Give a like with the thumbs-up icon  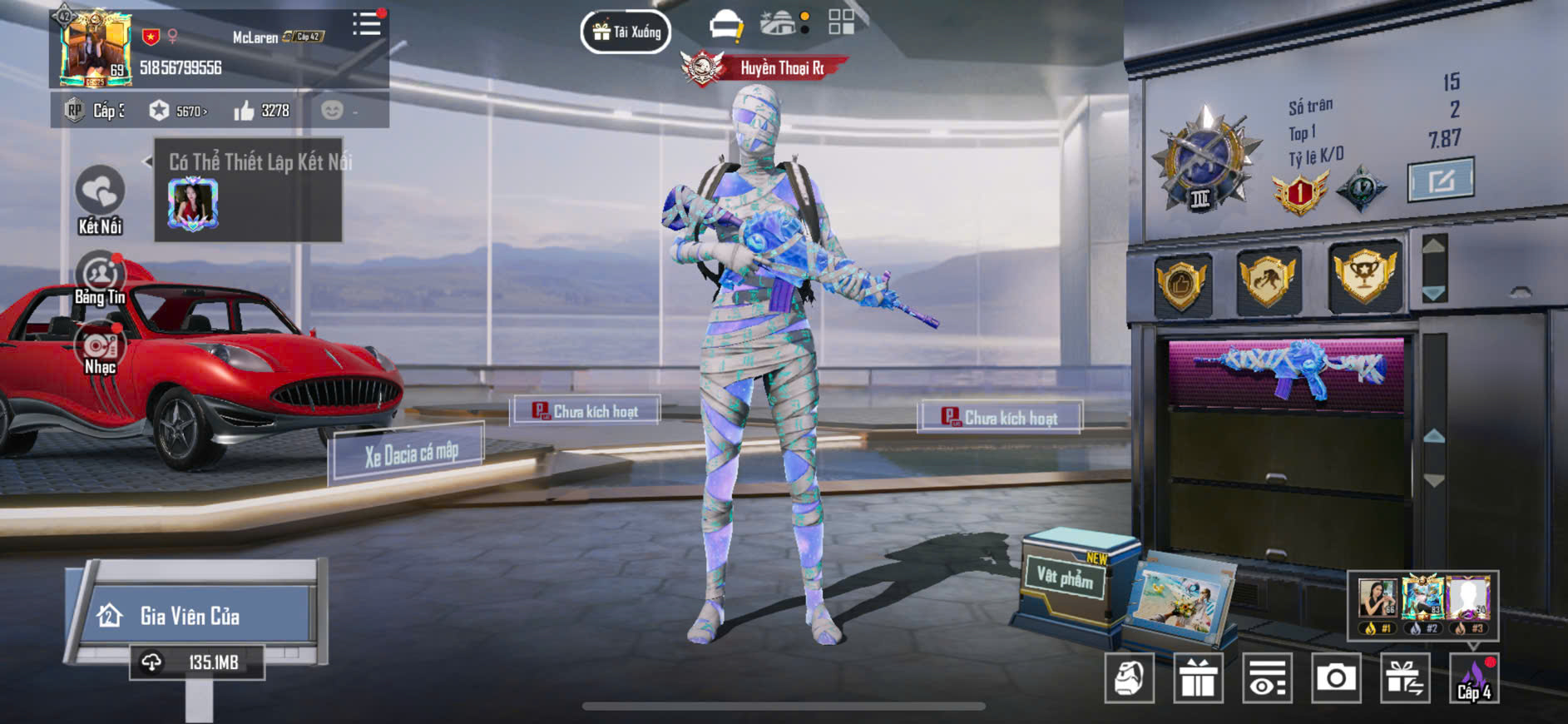coord(245,111)
